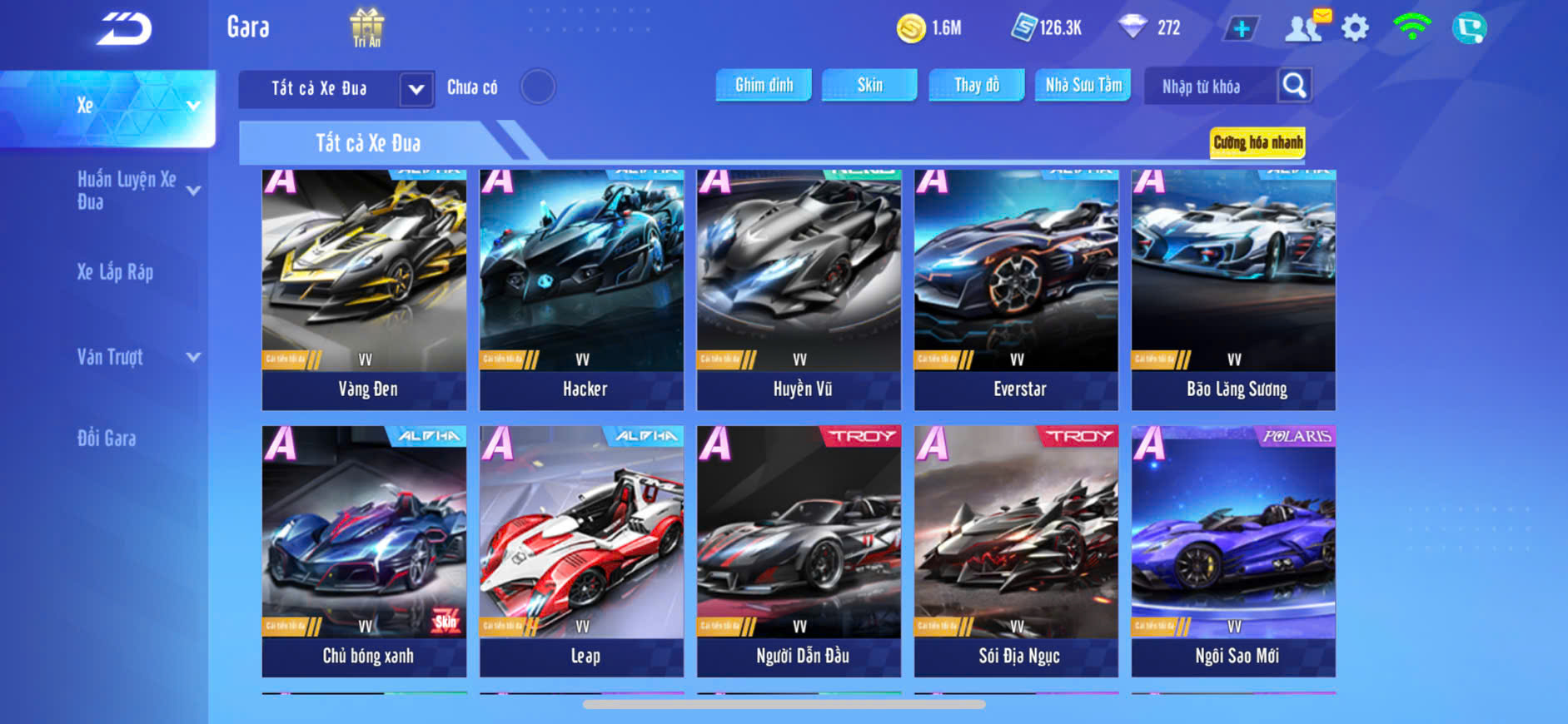
Task: Open the Tri Ân gift box
Action: click(366, 27)
